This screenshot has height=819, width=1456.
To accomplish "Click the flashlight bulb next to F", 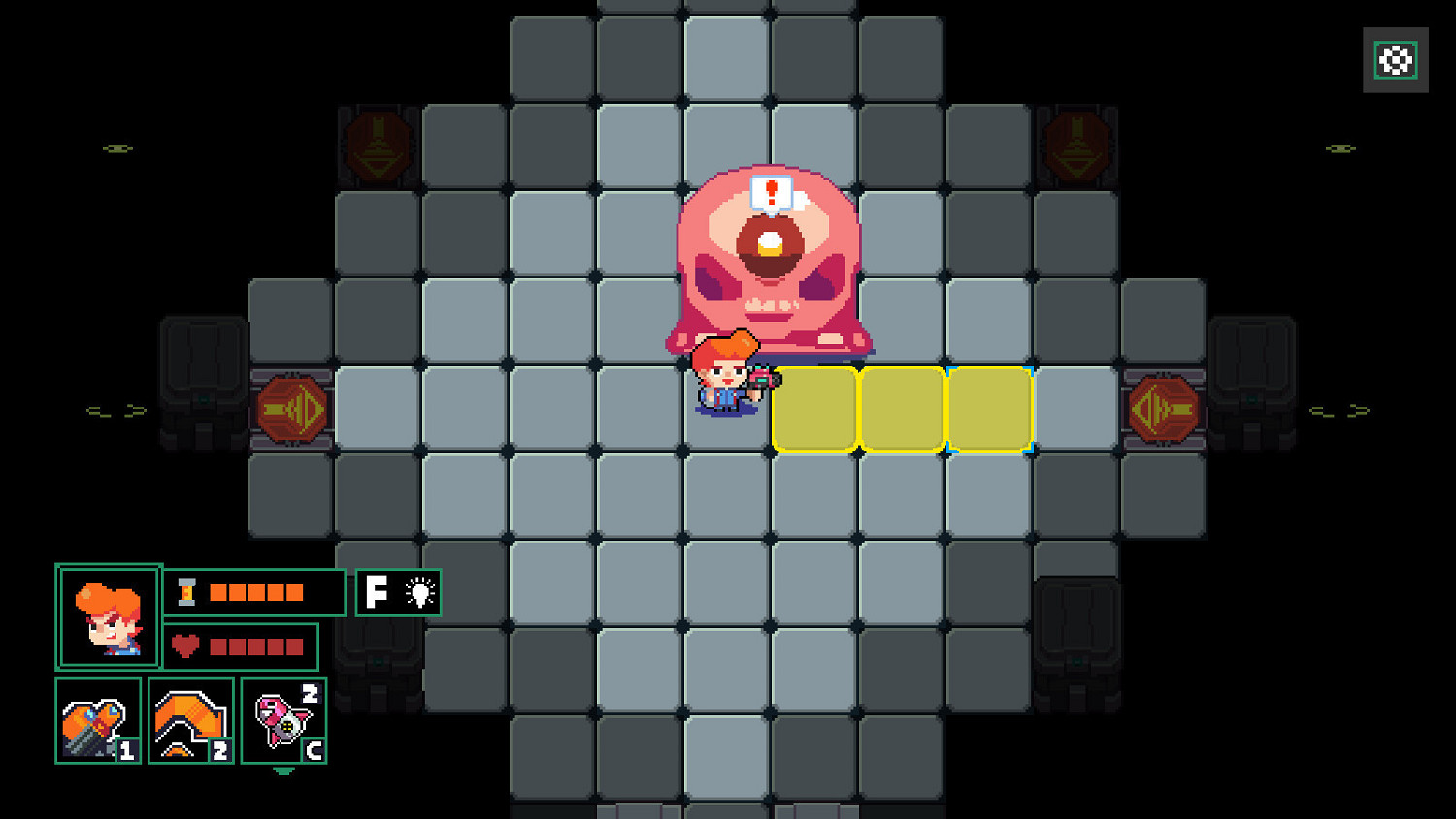I will 421,591.
